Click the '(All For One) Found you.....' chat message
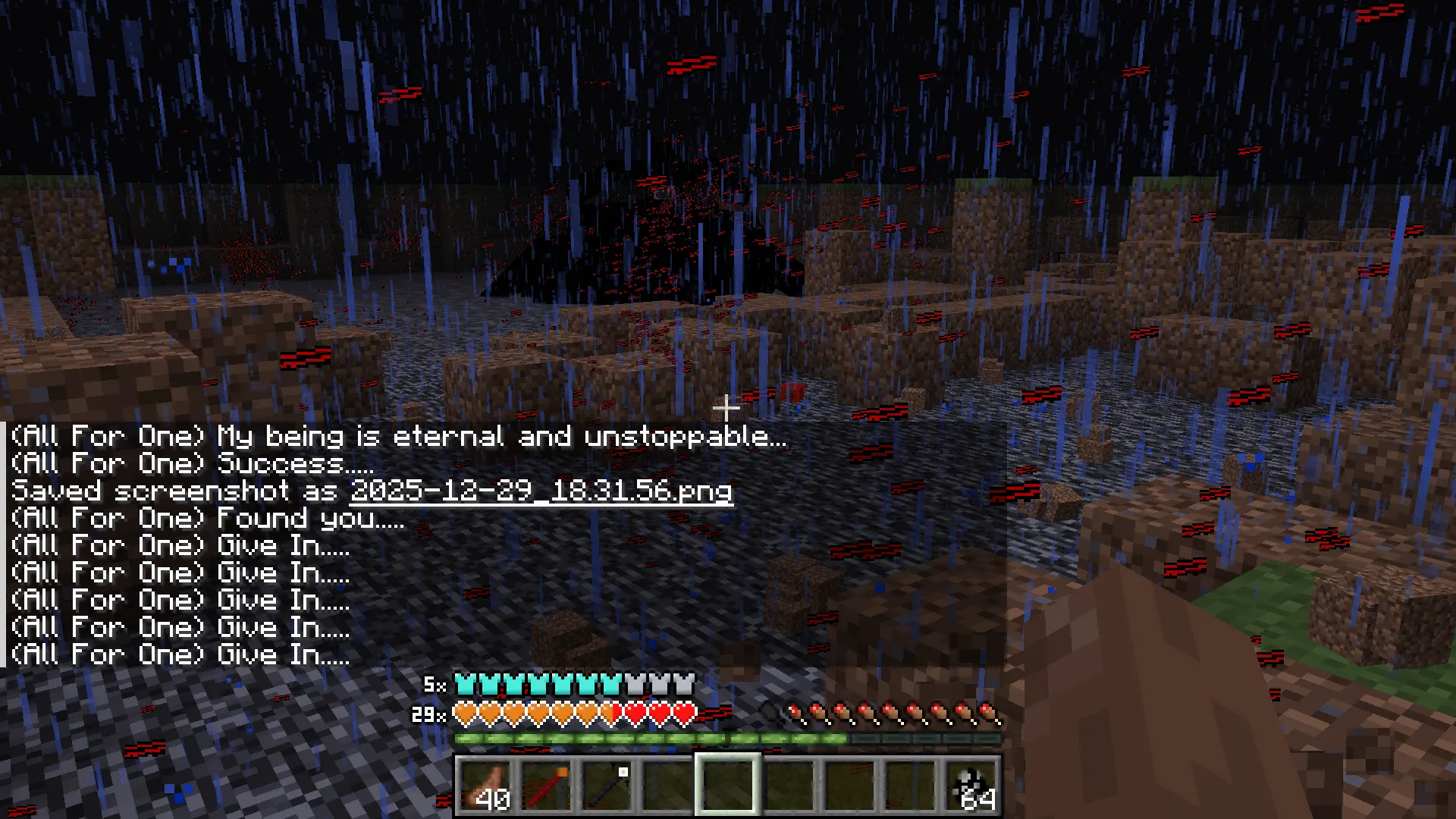 point(205,518)
